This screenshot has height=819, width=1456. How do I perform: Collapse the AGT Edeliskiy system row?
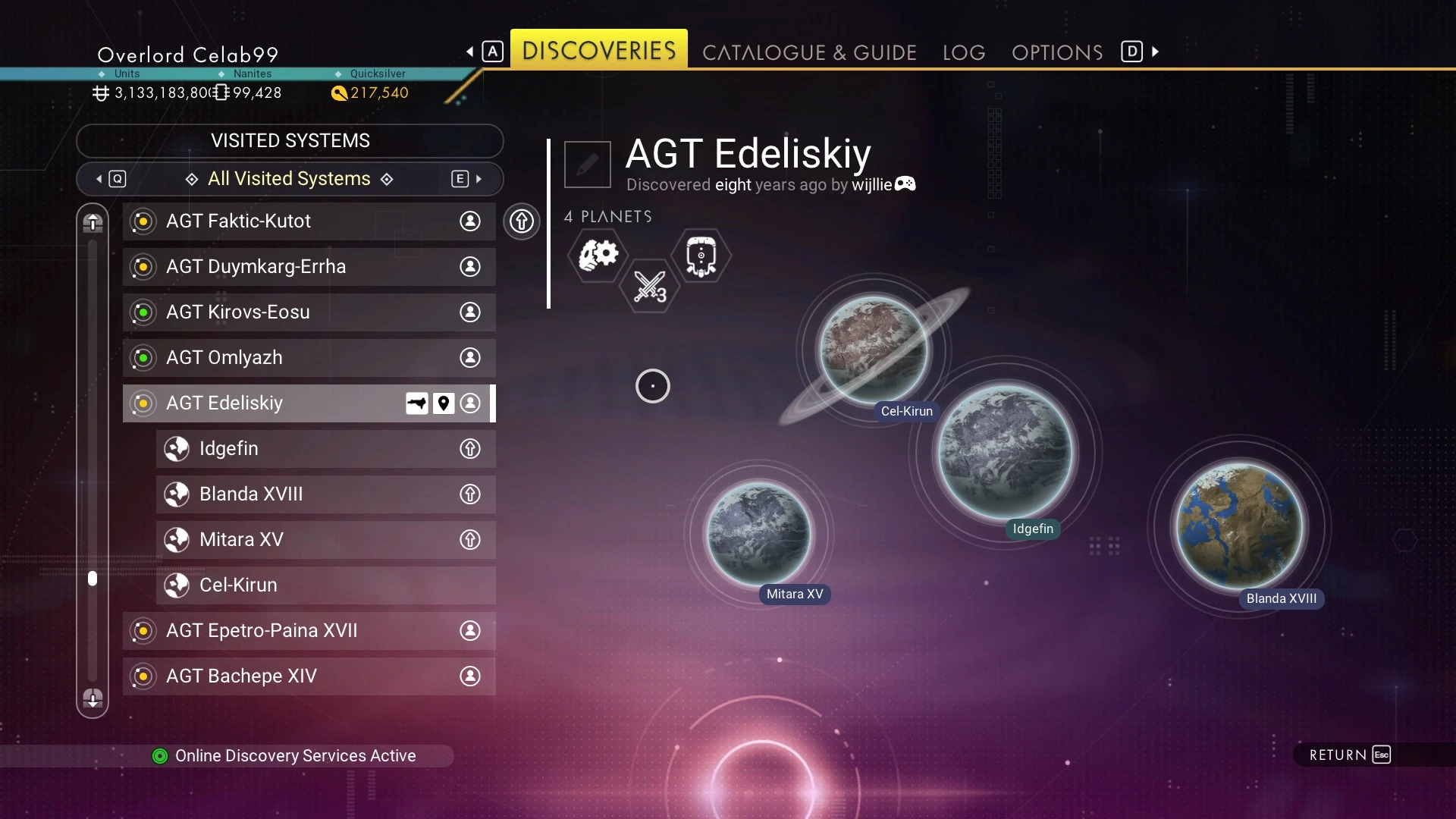tap(265, 403)
